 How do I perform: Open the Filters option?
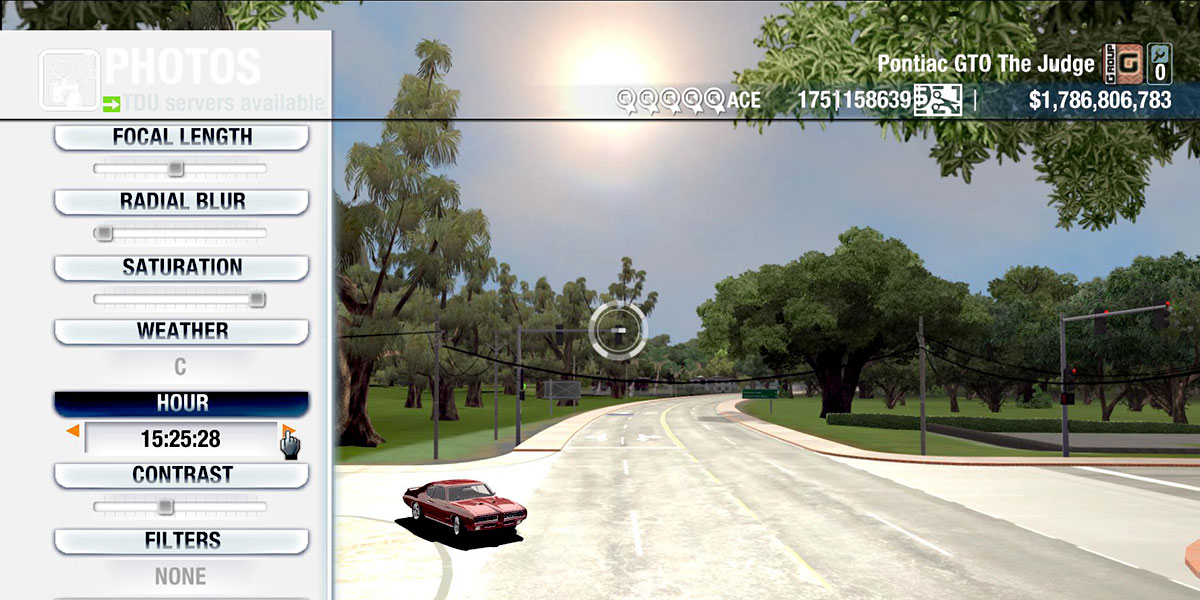[x=181, y=541]
